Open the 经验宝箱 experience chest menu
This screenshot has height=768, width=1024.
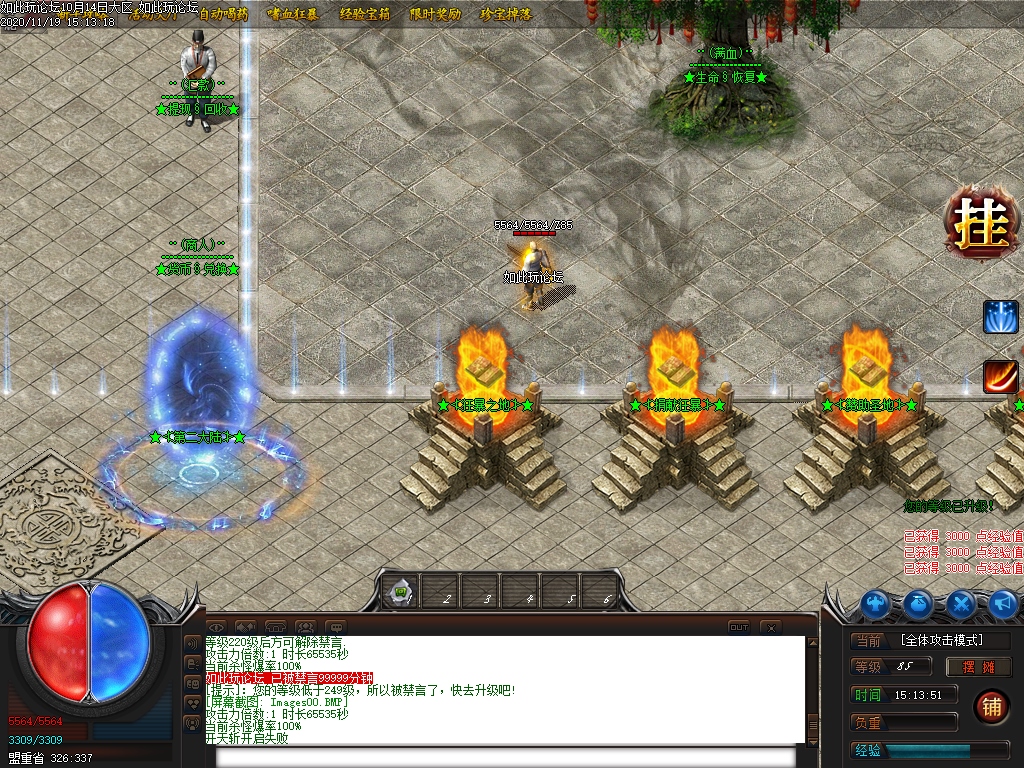(x=364, y=14)
